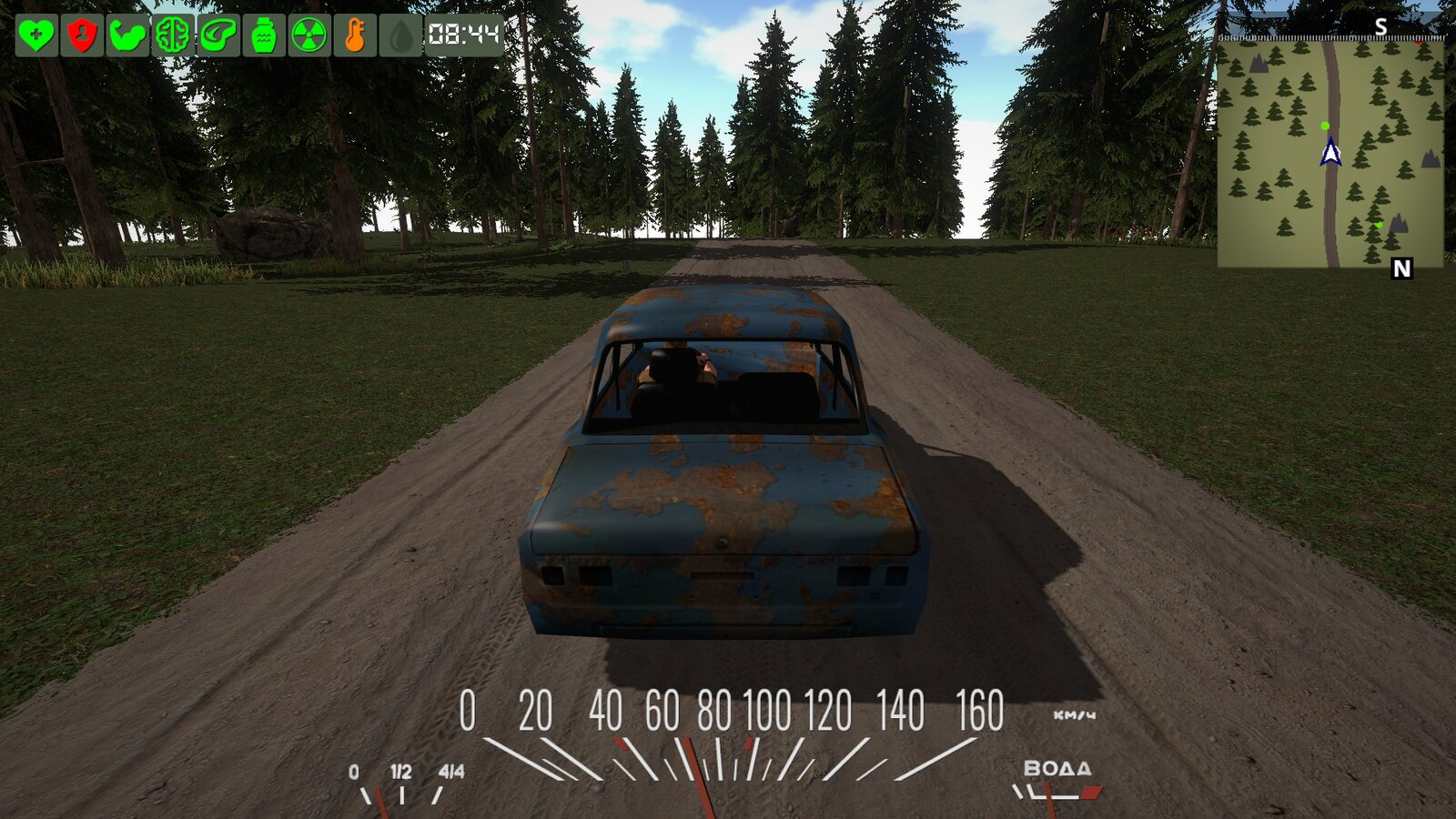The width and height of the screenshot is (1456, 819).
Task: Click the green heart health icon
Action: point(36,35)
